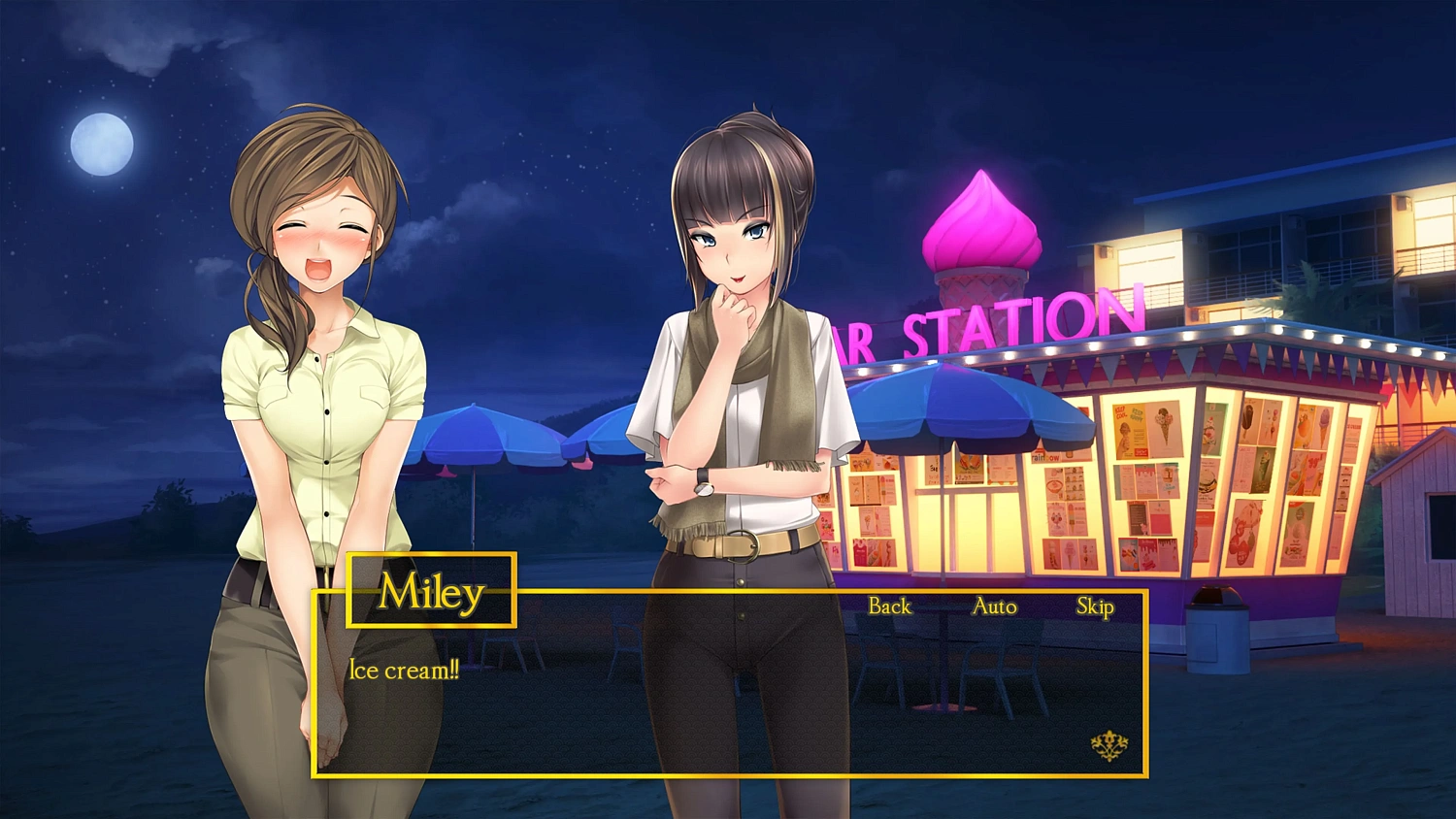Enable Skip mode to fast-forward text
1456x819 pixels.
(x=1095, y=606)
